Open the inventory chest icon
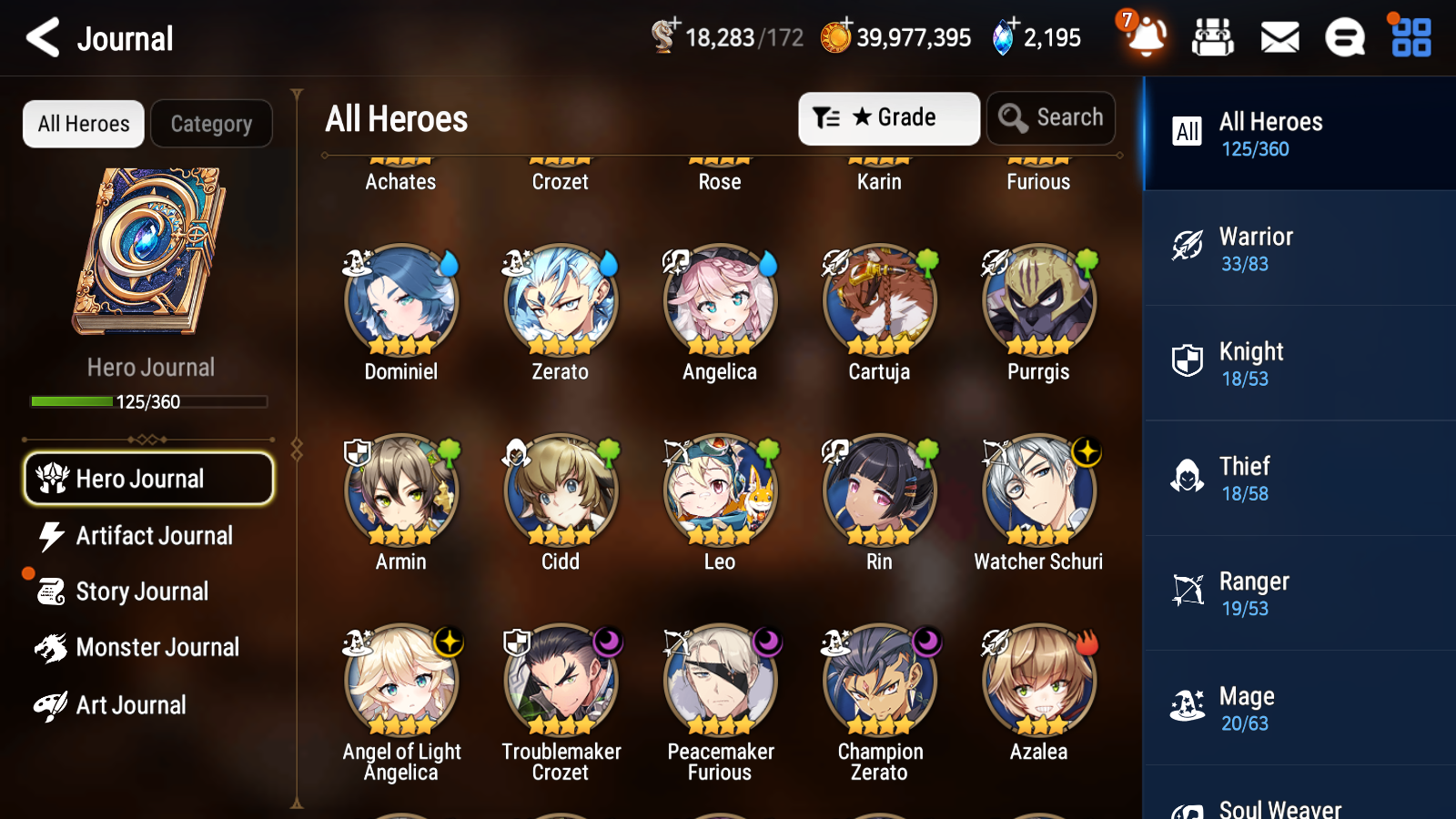 (x=1213, y=38)
